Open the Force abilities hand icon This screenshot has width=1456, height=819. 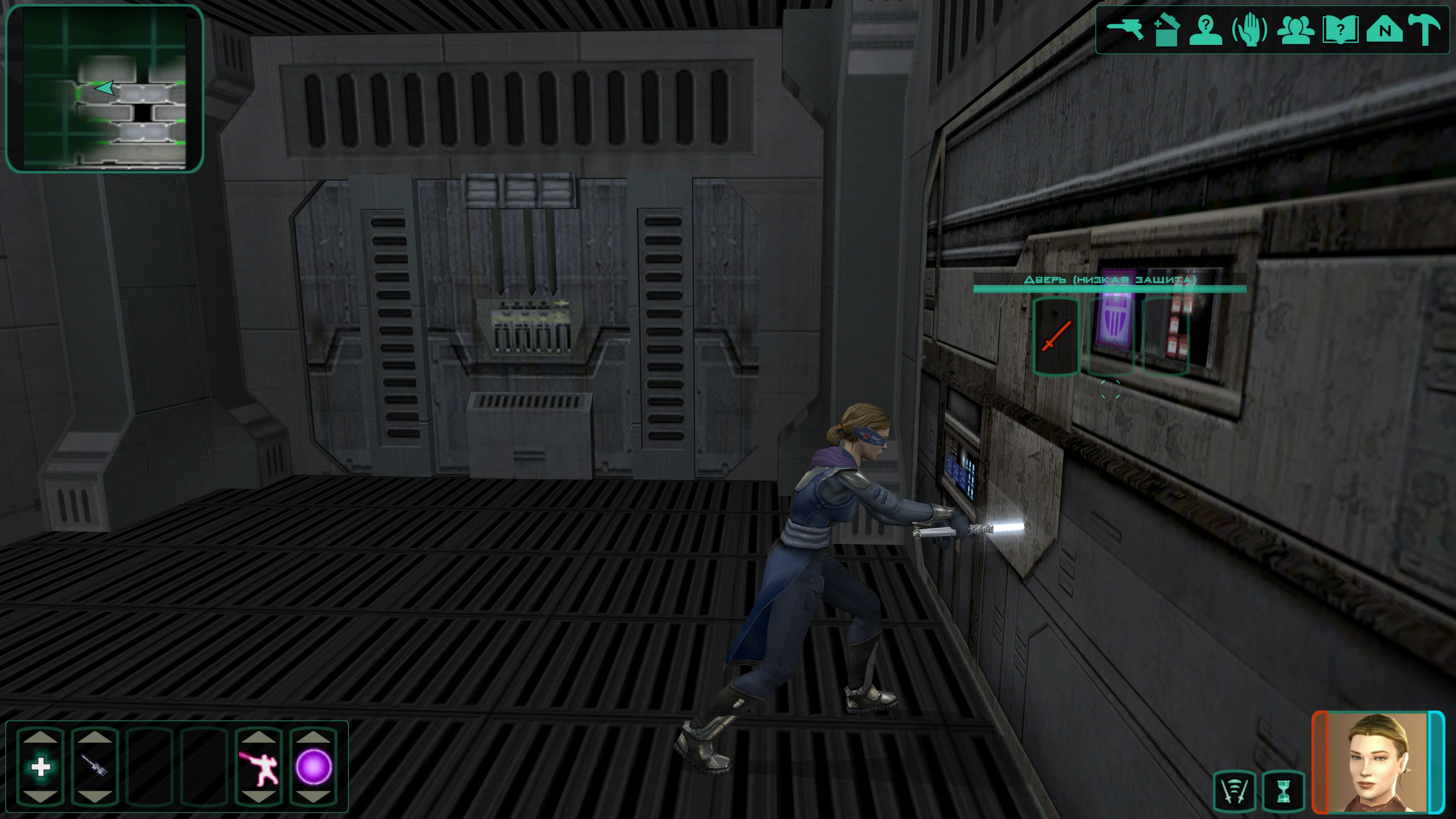click(x=1249, y=29)
